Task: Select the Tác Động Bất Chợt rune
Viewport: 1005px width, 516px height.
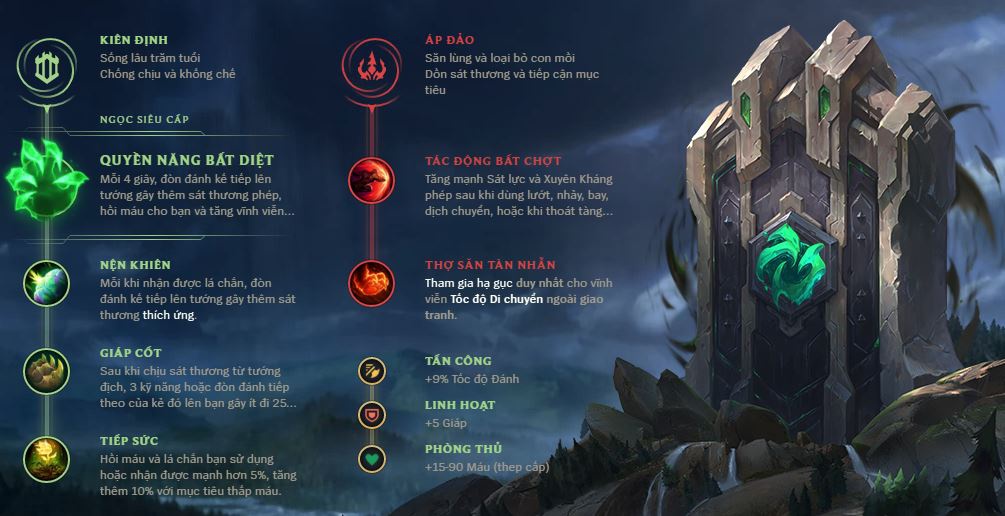Action: click(371, 181)
